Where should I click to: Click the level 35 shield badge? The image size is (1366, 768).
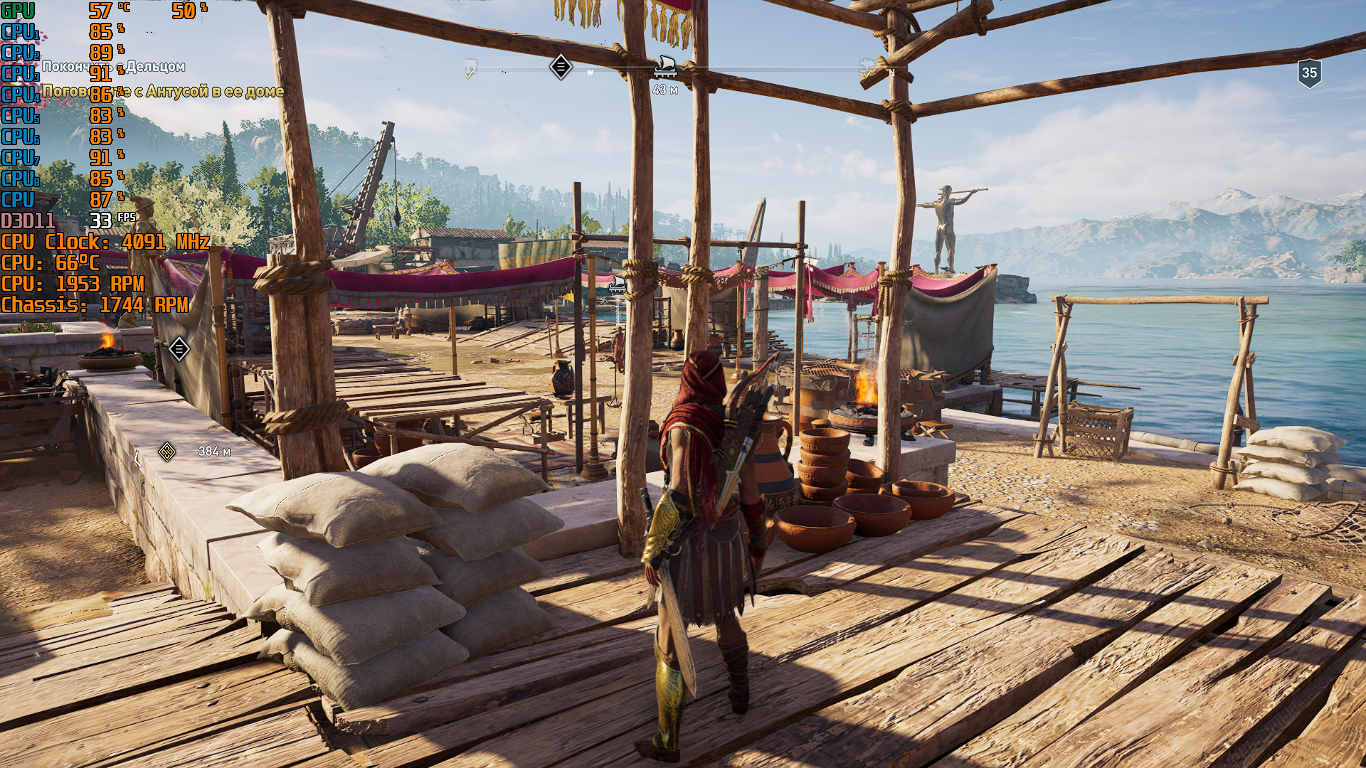click(x=1309, y=72)
